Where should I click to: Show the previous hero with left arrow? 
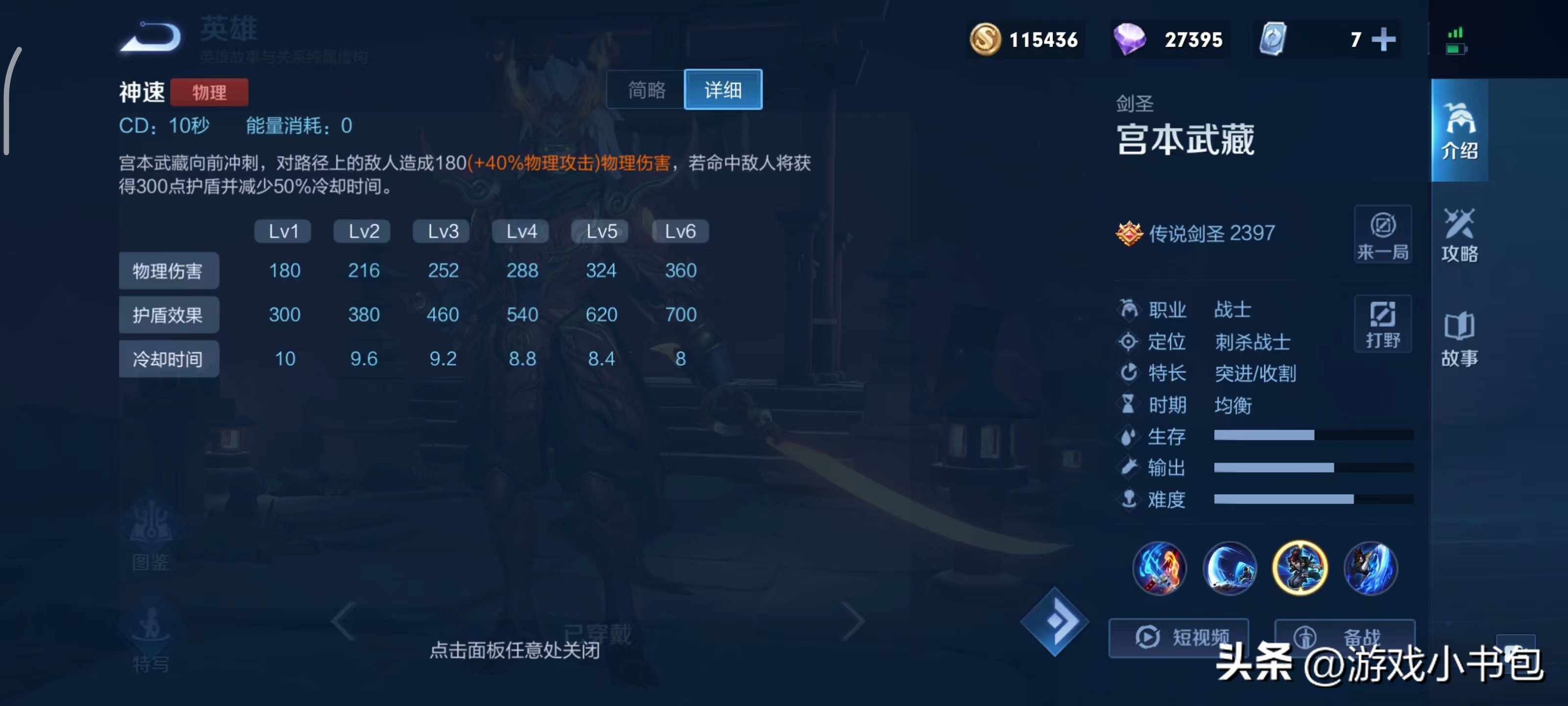click(x=344, y=621)
